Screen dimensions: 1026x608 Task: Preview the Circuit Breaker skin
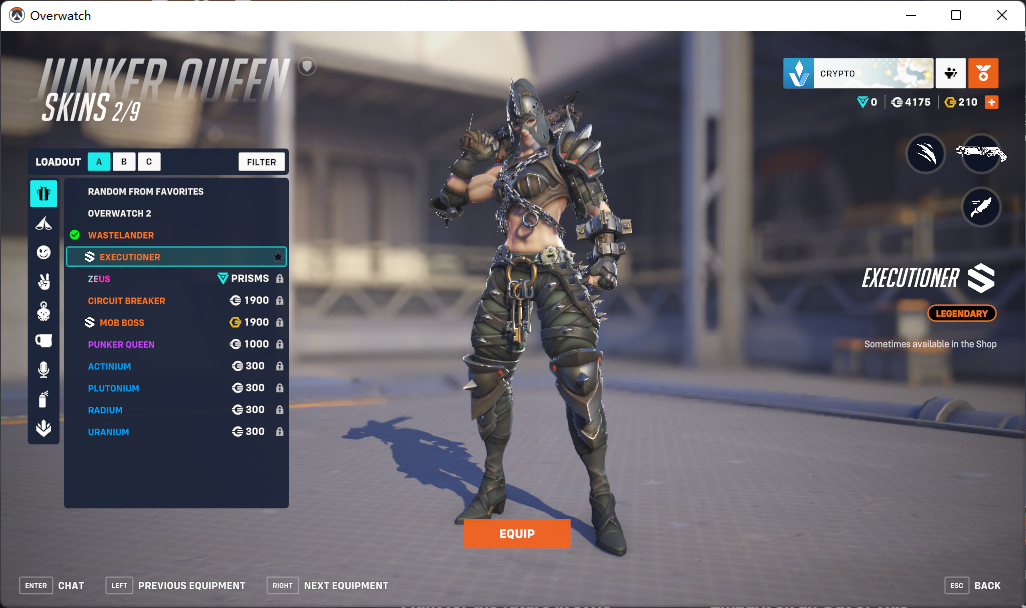127,301
